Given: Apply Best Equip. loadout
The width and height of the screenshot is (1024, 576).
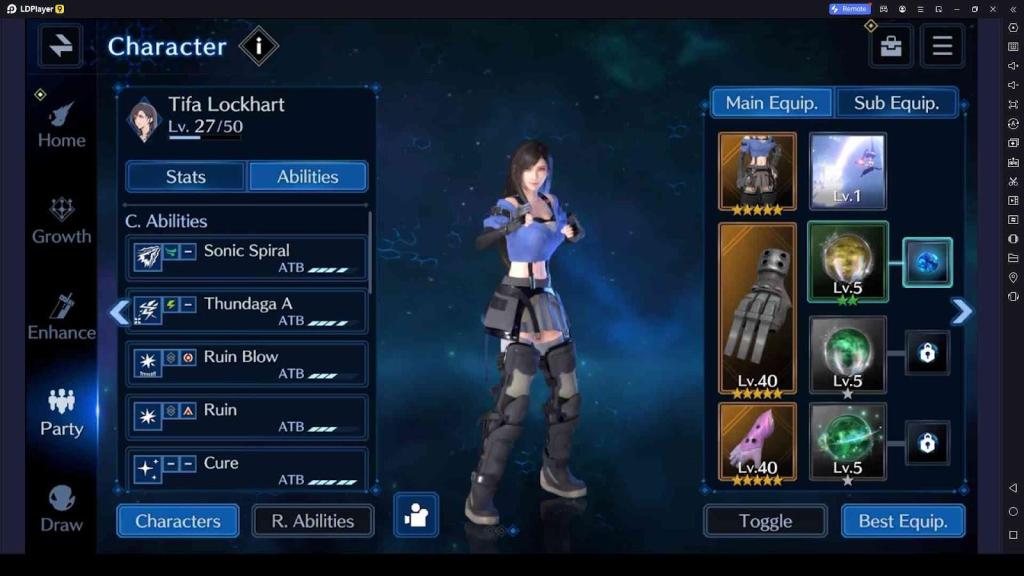Looking at the screenshot, I should pos(904,521).
